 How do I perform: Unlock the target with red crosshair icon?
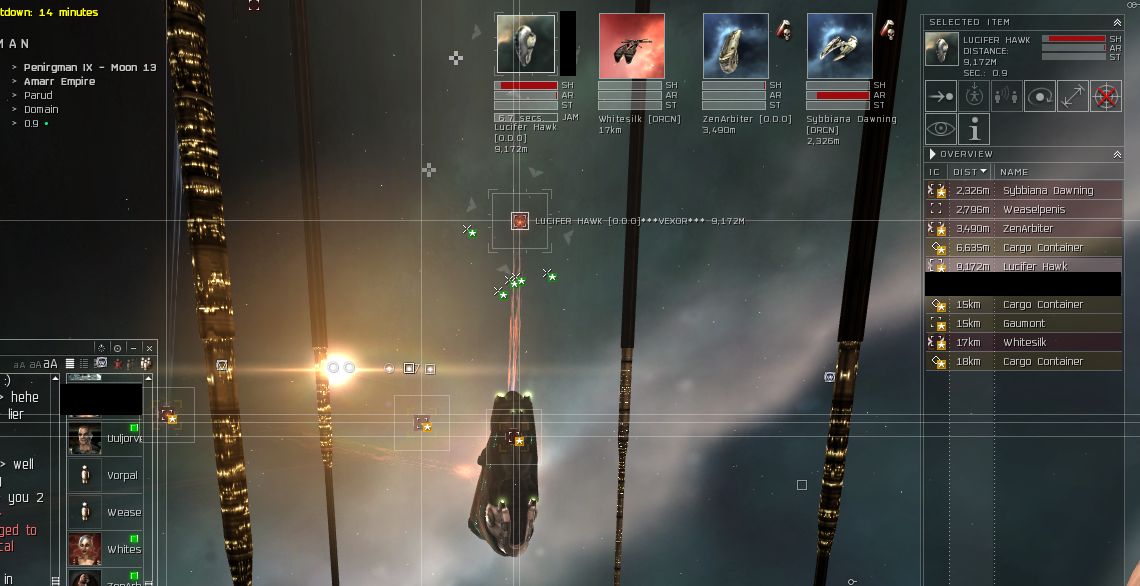[1105, 96]
